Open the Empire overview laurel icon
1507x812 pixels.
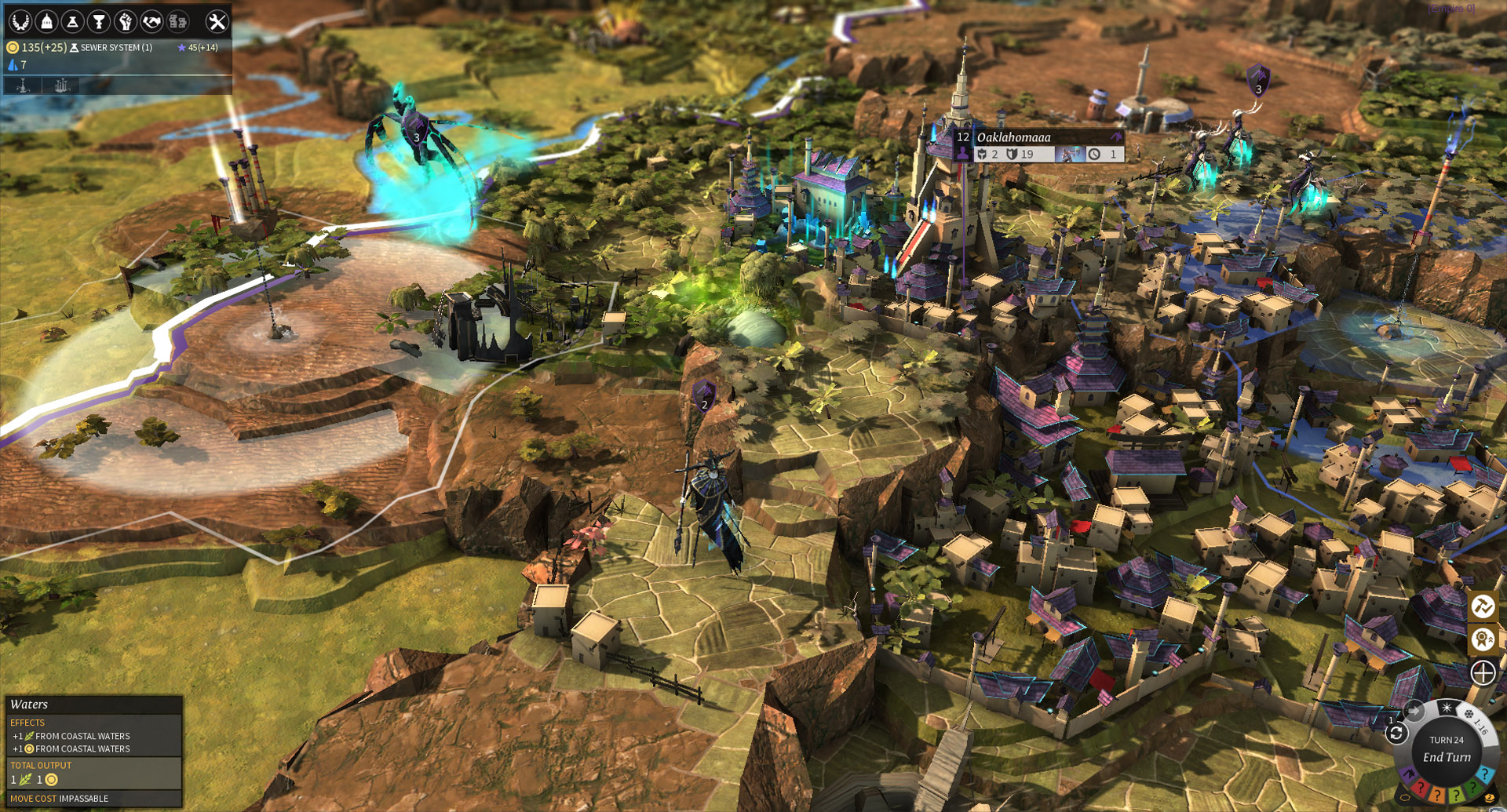click(x=20, y=21)
